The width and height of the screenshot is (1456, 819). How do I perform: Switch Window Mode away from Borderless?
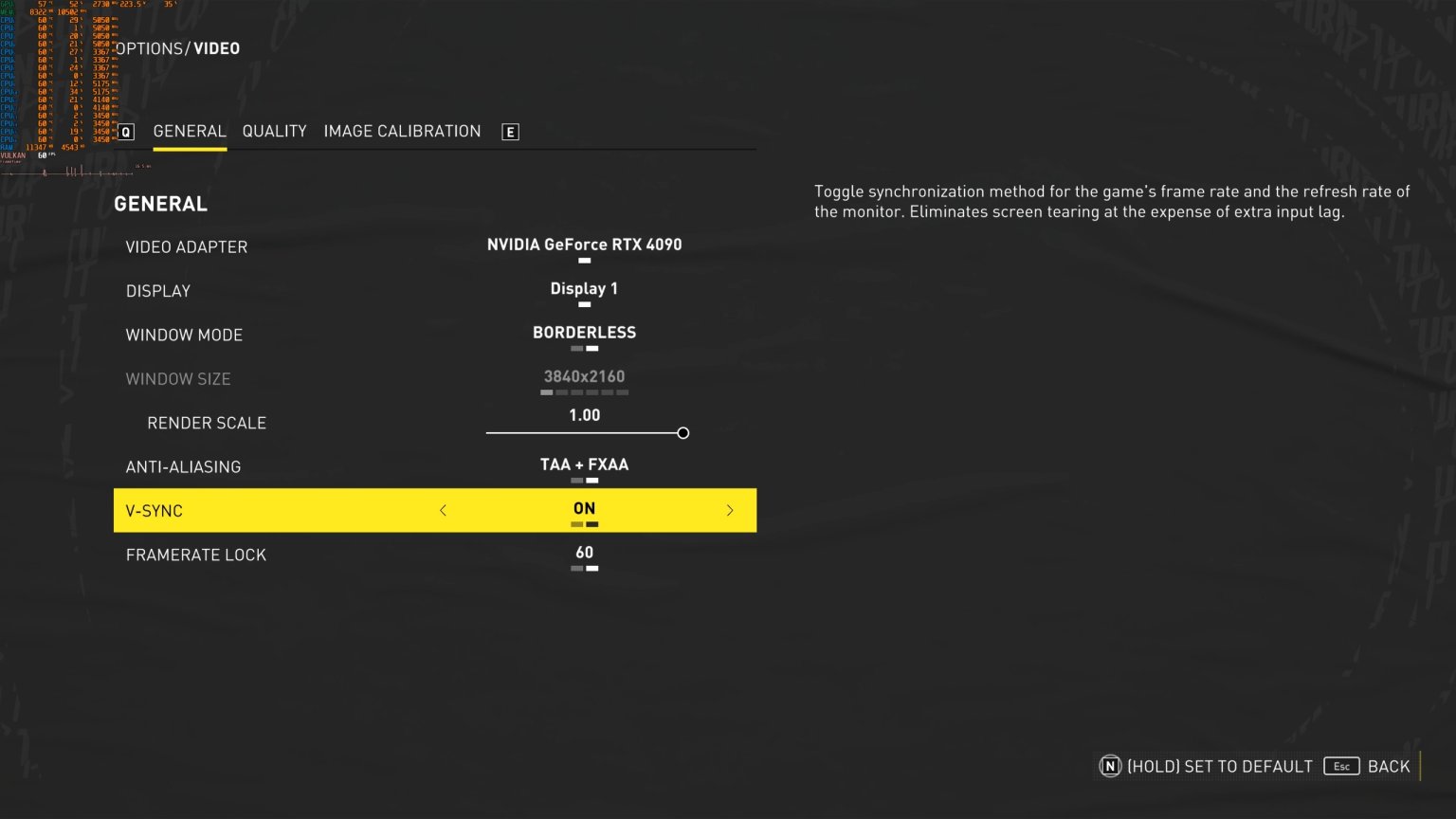(584, 333)
